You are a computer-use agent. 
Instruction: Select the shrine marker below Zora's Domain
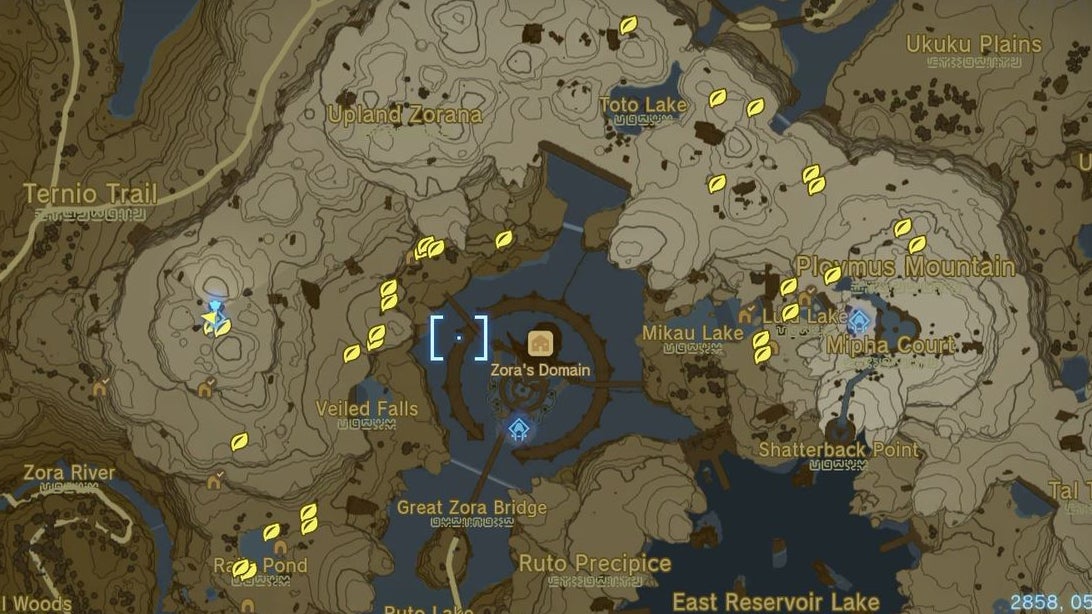(x=517, y=429)
